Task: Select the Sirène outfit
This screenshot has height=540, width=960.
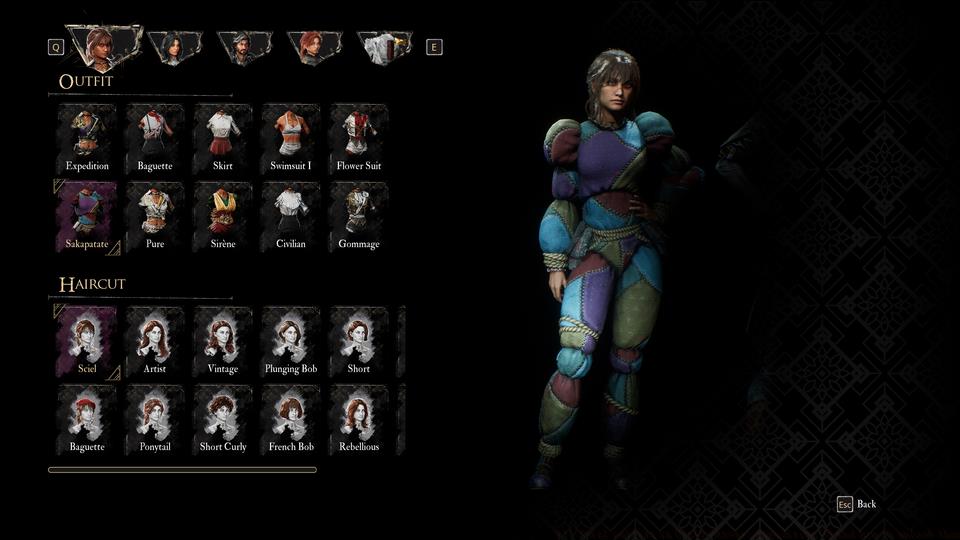Action: coord(223,215)
